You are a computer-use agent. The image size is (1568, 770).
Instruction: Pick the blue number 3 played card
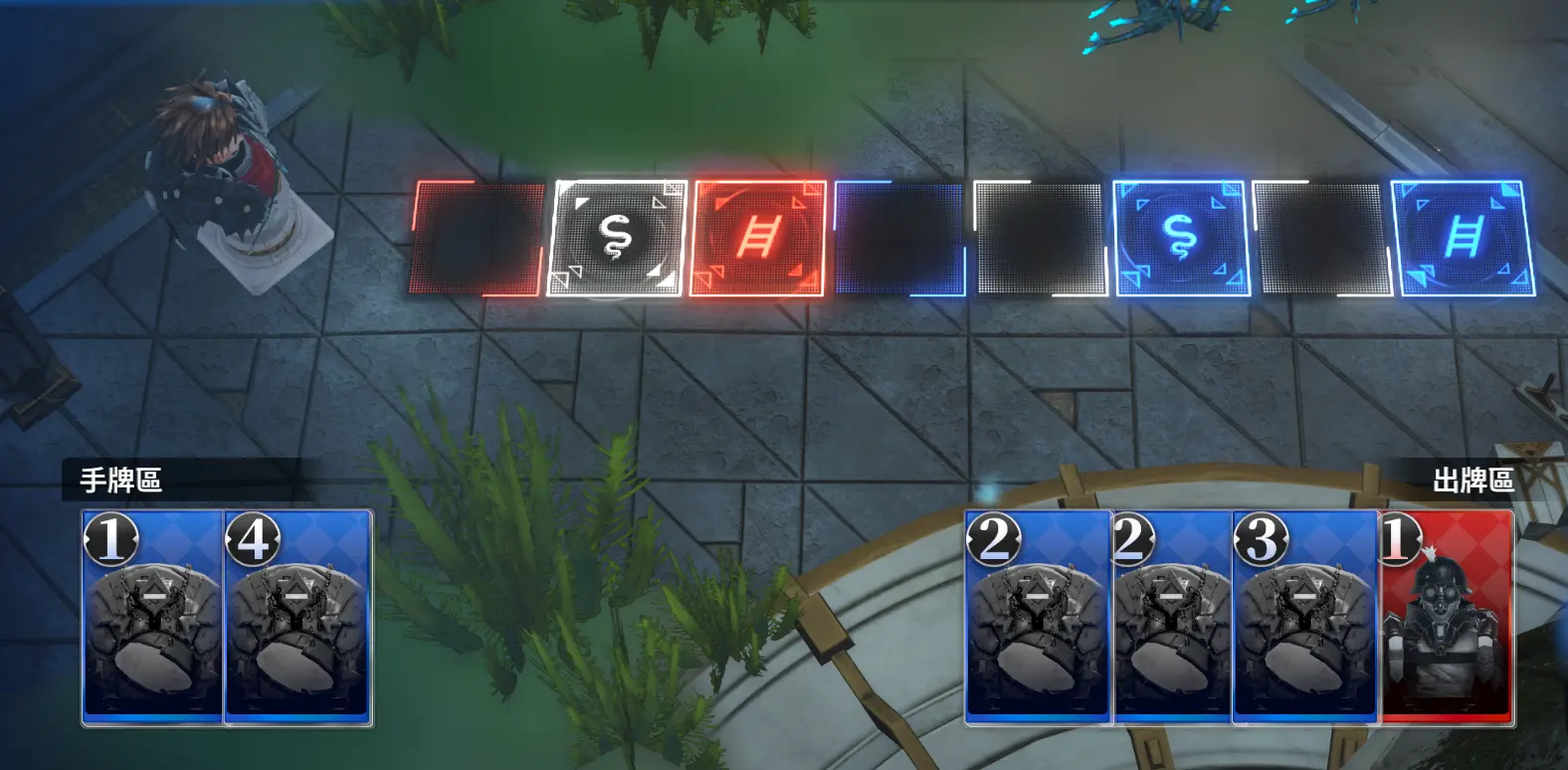pos(1304,617)
